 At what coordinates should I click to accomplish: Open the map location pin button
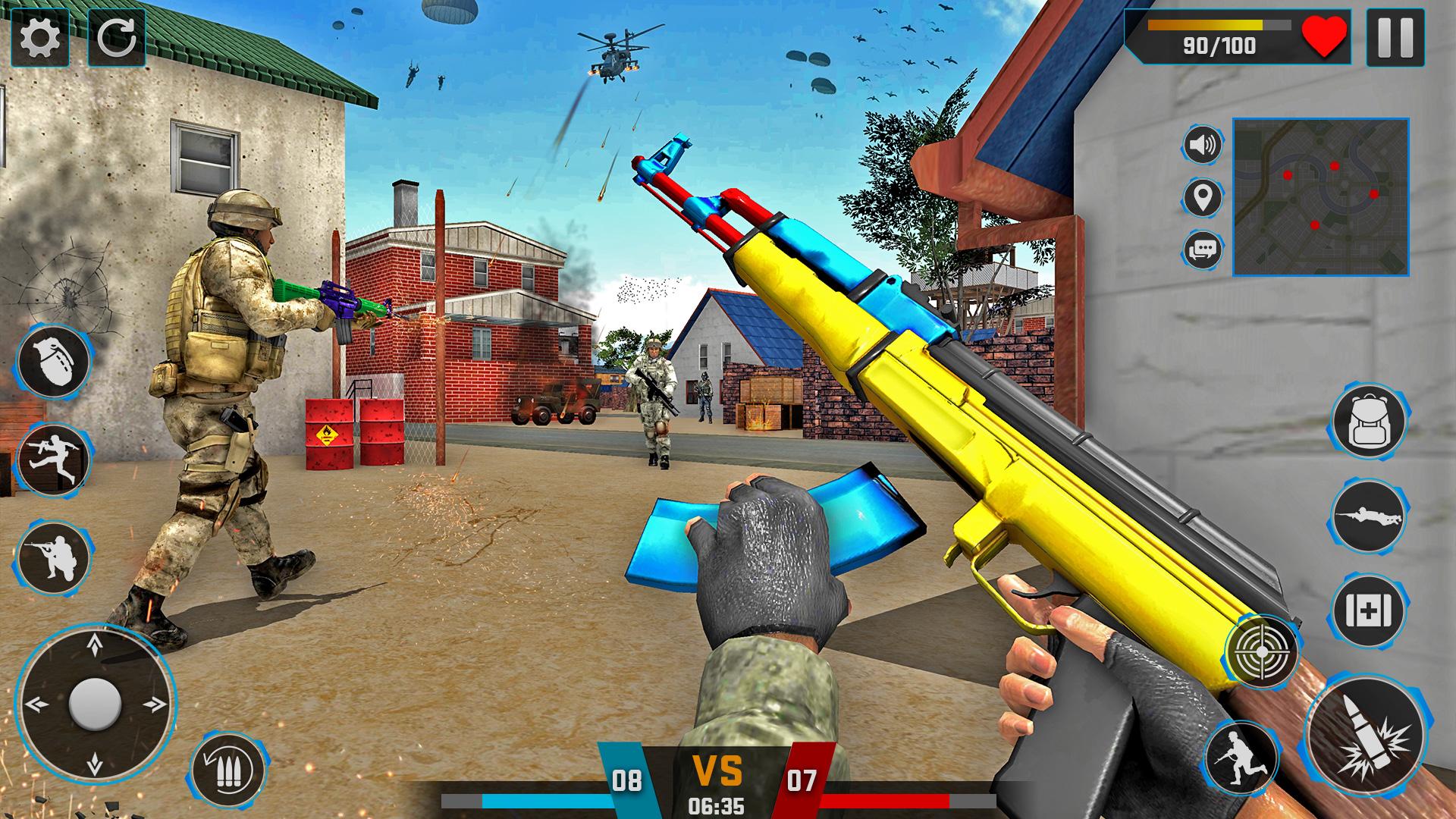pyautogui.click(x=1203, y=197)
